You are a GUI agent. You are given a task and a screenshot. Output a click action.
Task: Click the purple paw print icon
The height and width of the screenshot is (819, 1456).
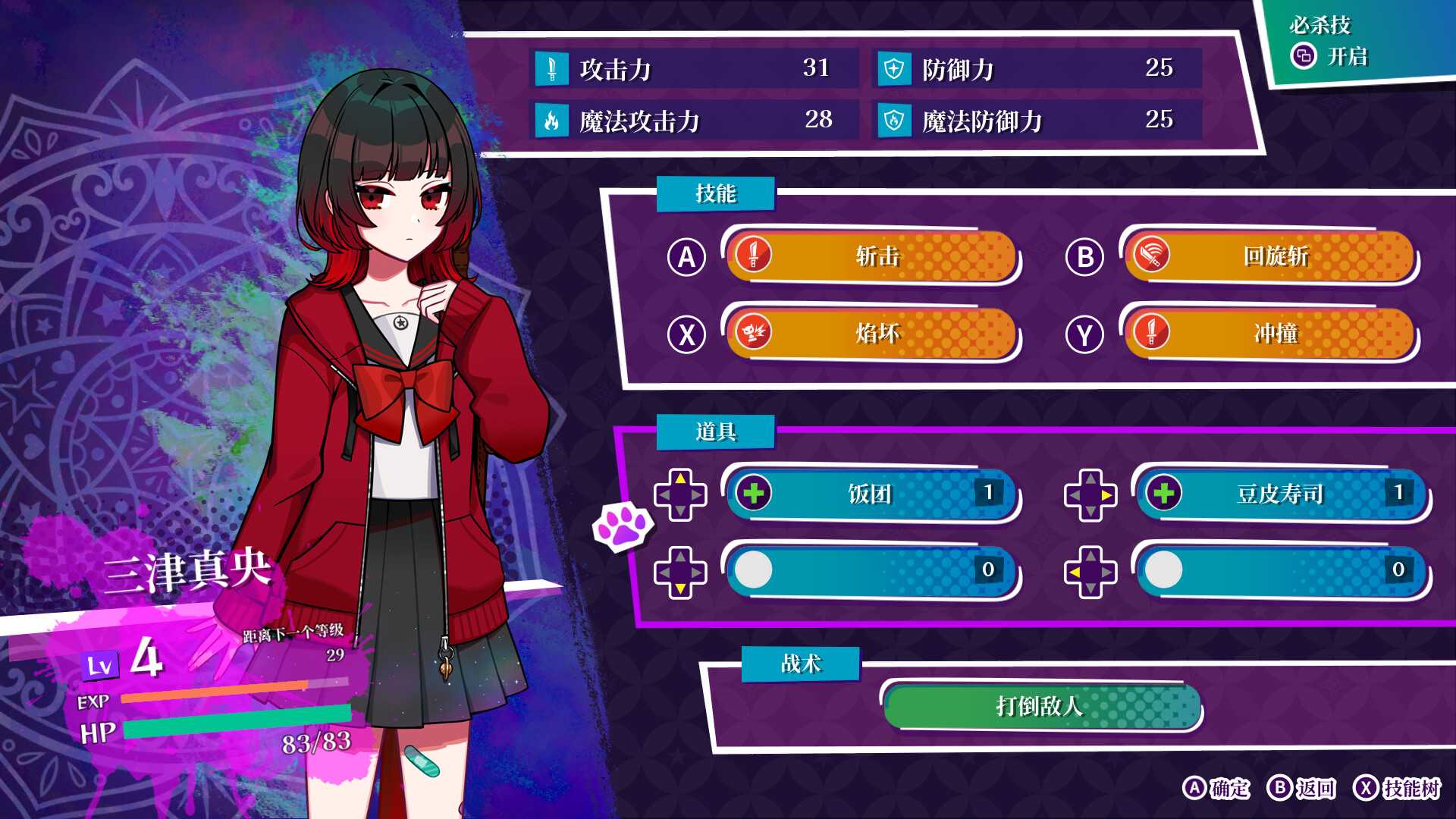624,526
